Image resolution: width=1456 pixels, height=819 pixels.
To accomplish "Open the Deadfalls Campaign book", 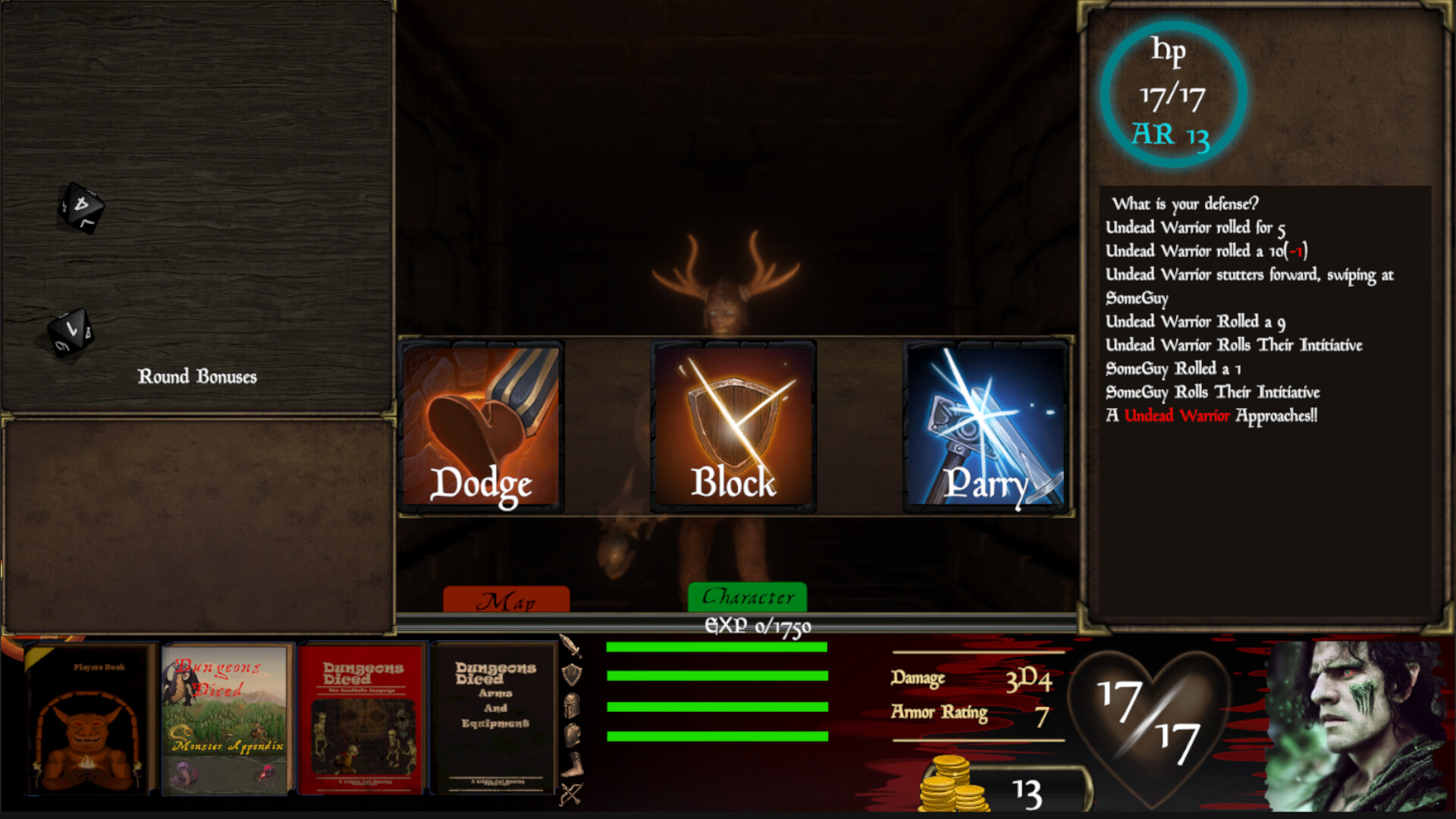I will click(362, 717).
